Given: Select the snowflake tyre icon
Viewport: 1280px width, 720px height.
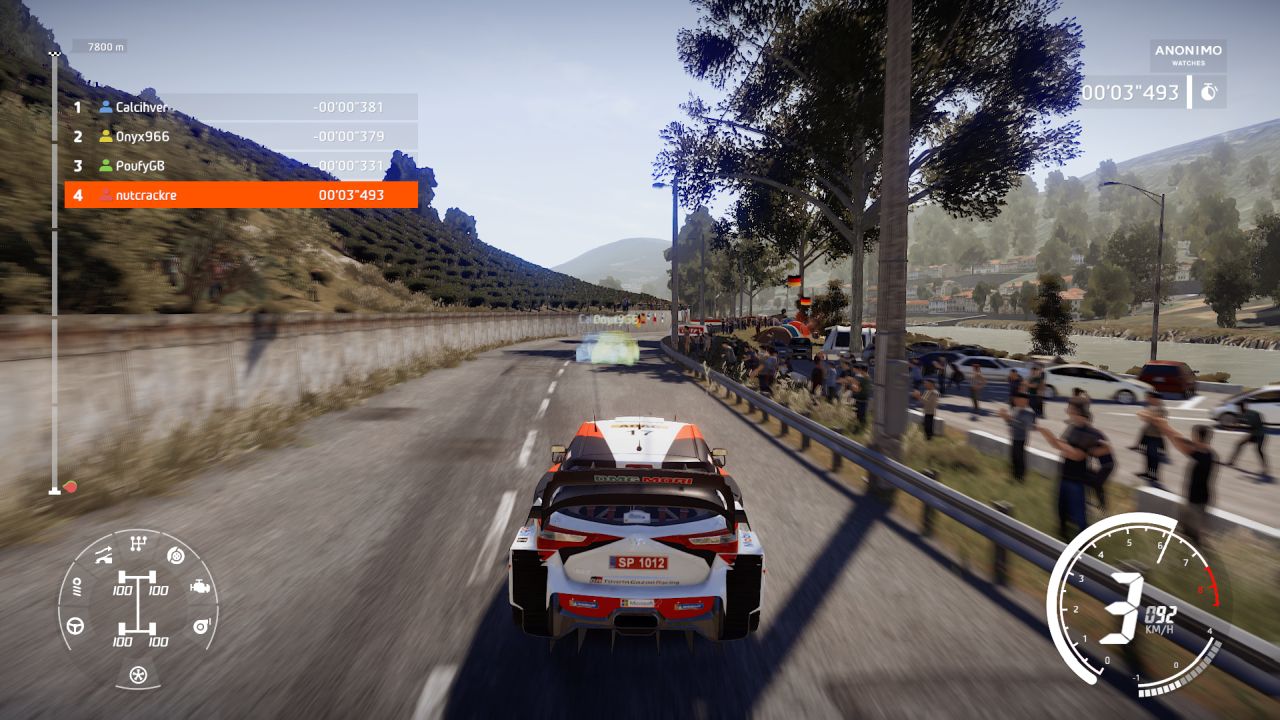Looking at the screenshot, I should (138, 675).
